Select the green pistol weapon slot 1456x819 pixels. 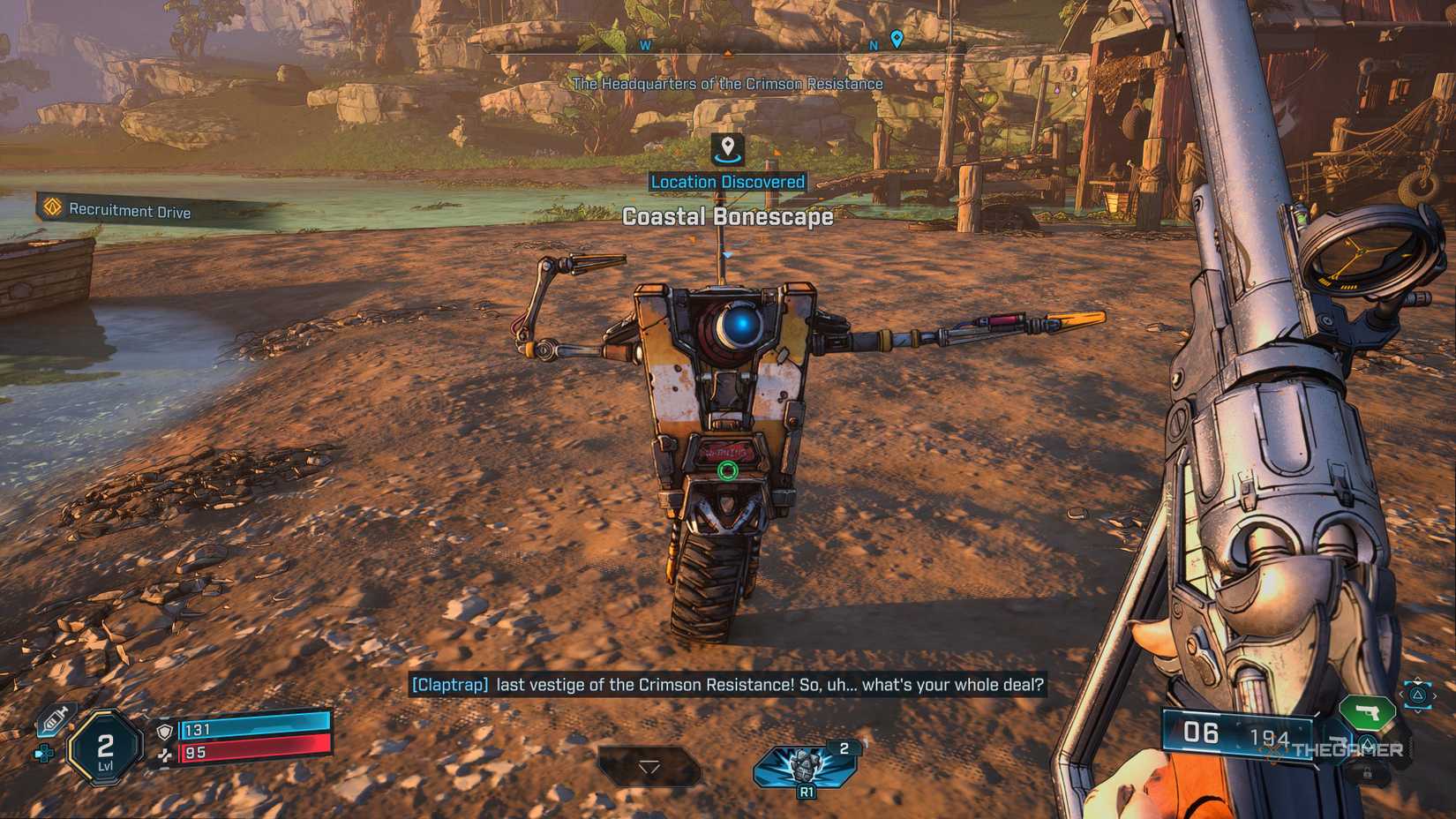[x=1365, y=711]
